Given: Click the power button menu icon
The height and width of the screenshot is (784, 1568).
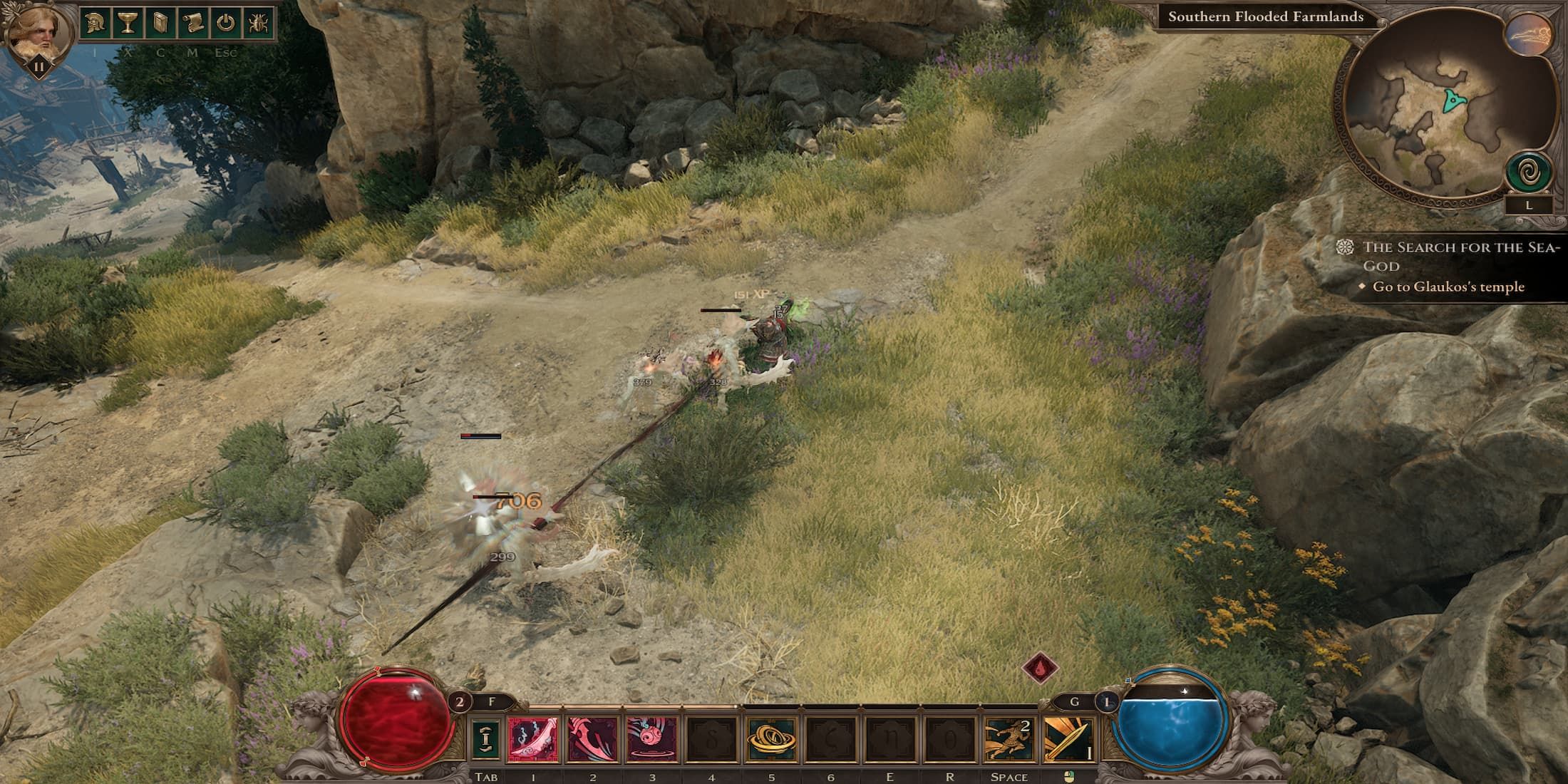Looking at the screenshot, I should click(226, 21).
